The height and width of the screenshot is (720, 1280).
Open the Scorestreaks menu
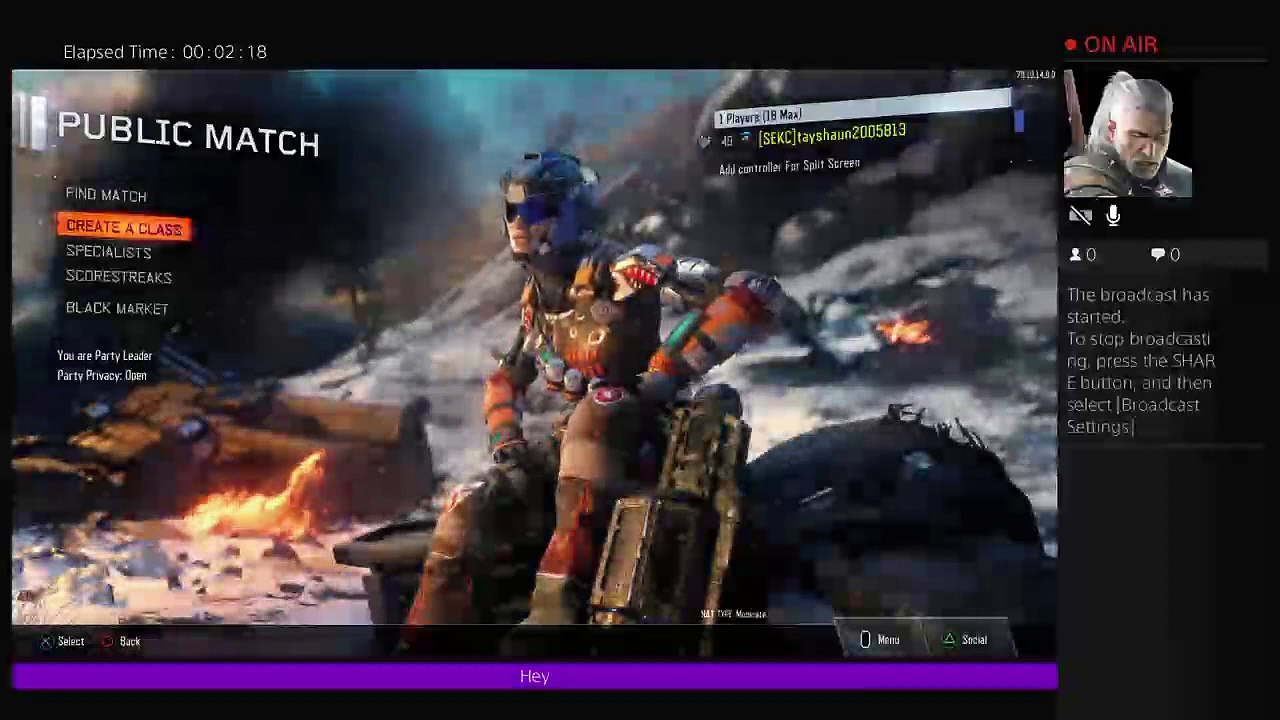point(118,277)
